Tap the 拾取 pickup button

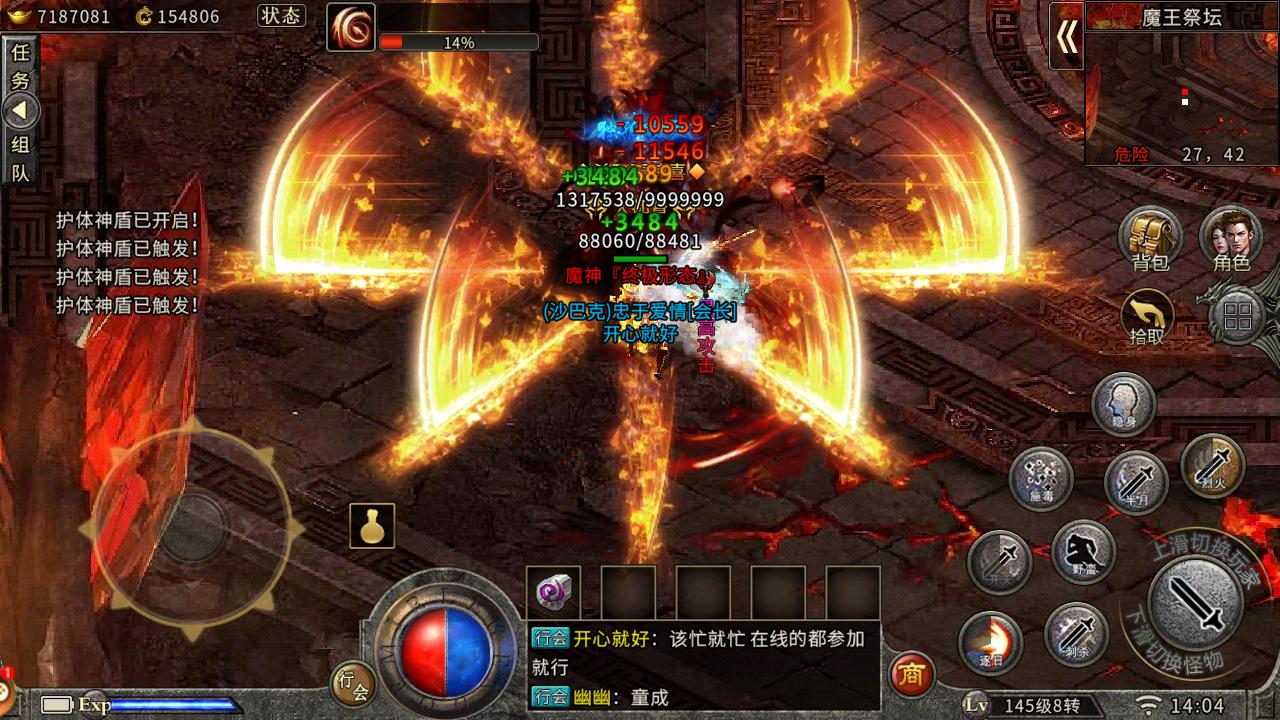(1147, 318)
